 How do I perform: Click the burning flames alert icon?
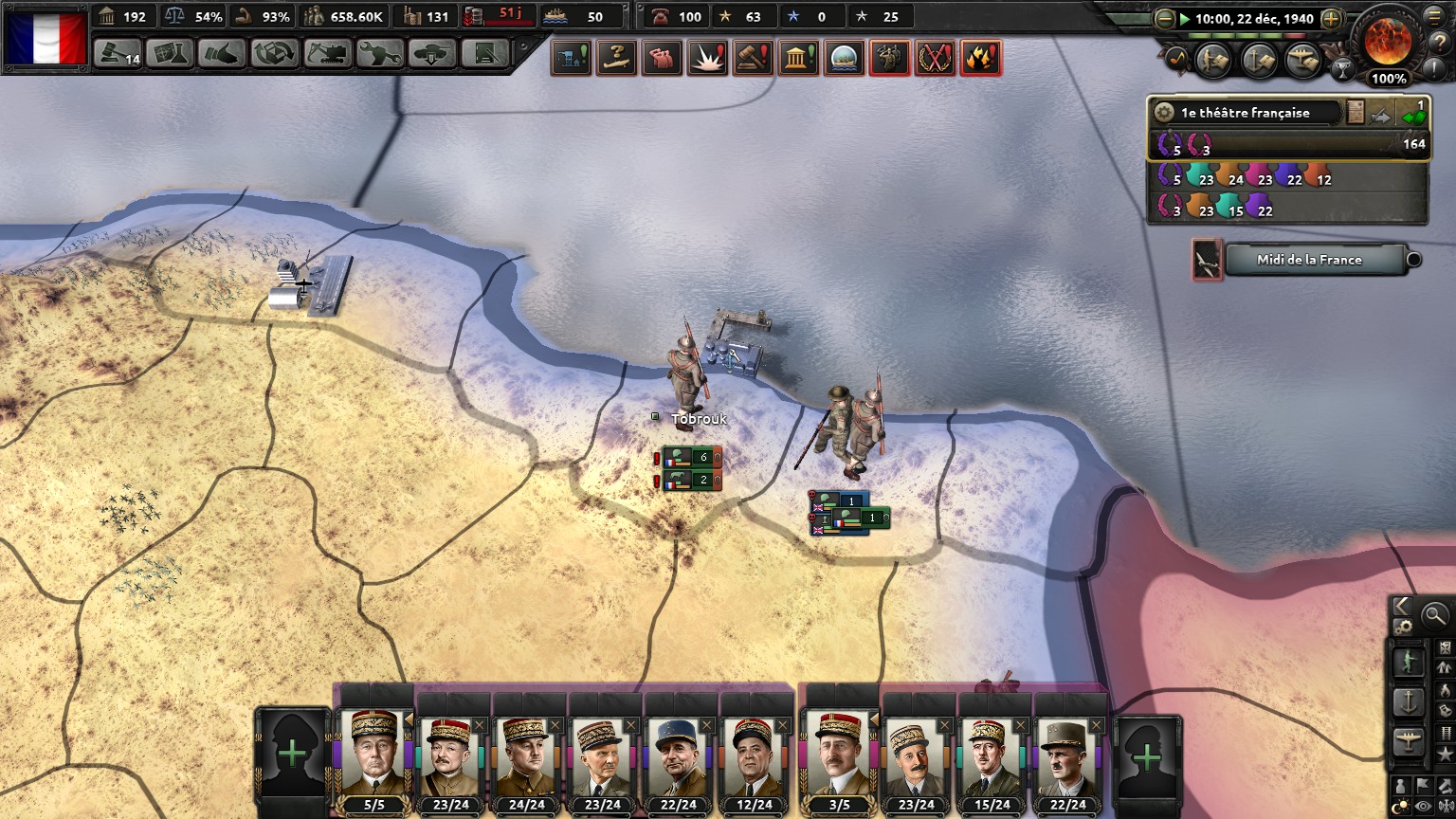click(980, 59)
